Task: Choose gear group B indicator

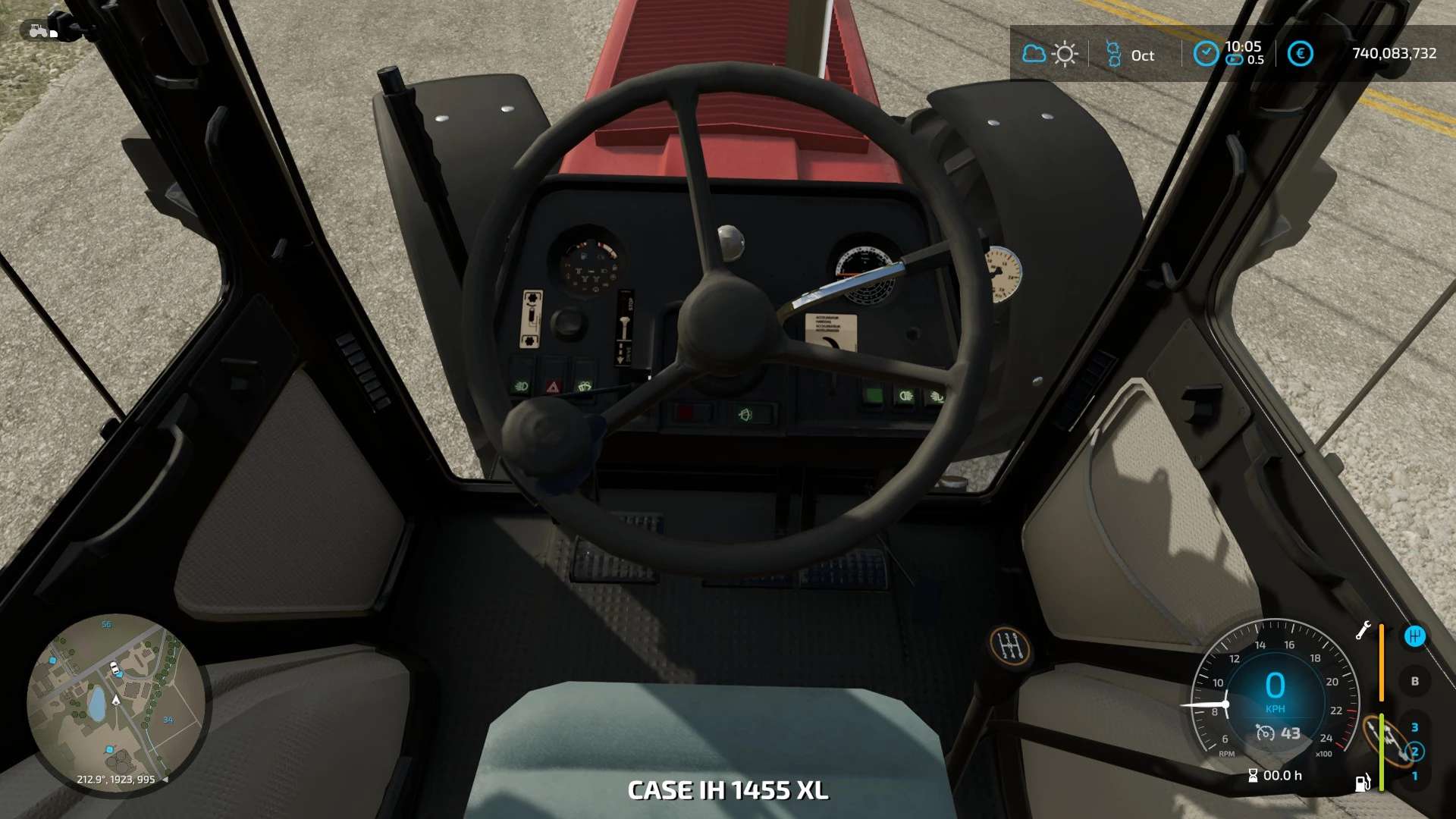Action: (1414, 681)
